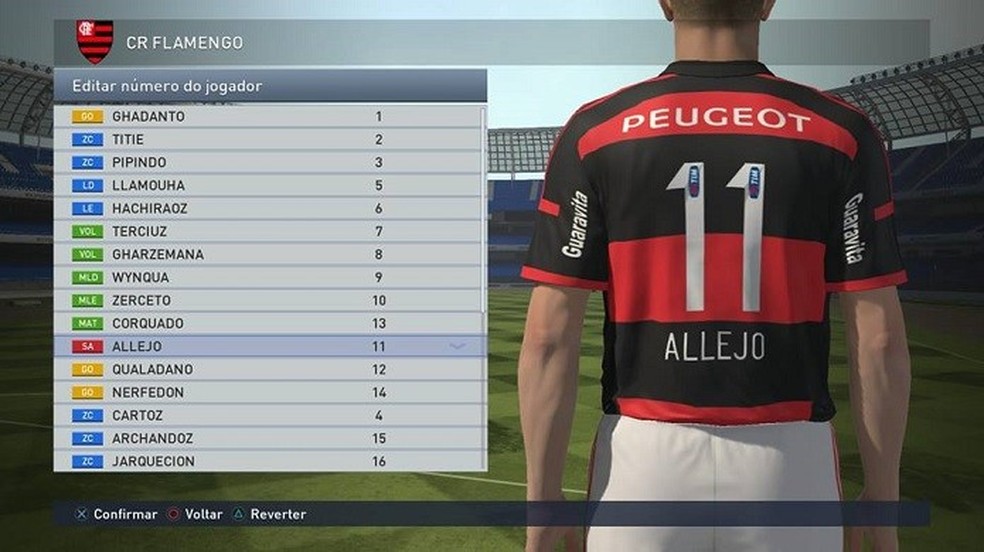Image resolution: width=984 pixels, height=552 pixels.
Task: Choose the TERCIUZ player entry
Action: [x=268, y=231]
